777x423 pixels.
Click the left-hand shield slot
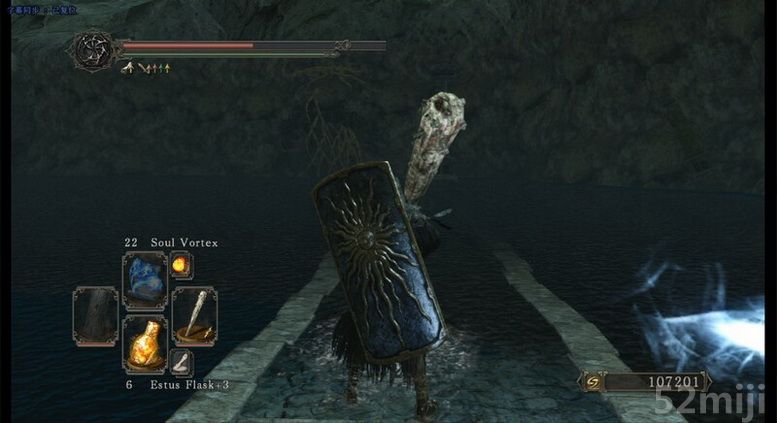click(x=95, y=313)
